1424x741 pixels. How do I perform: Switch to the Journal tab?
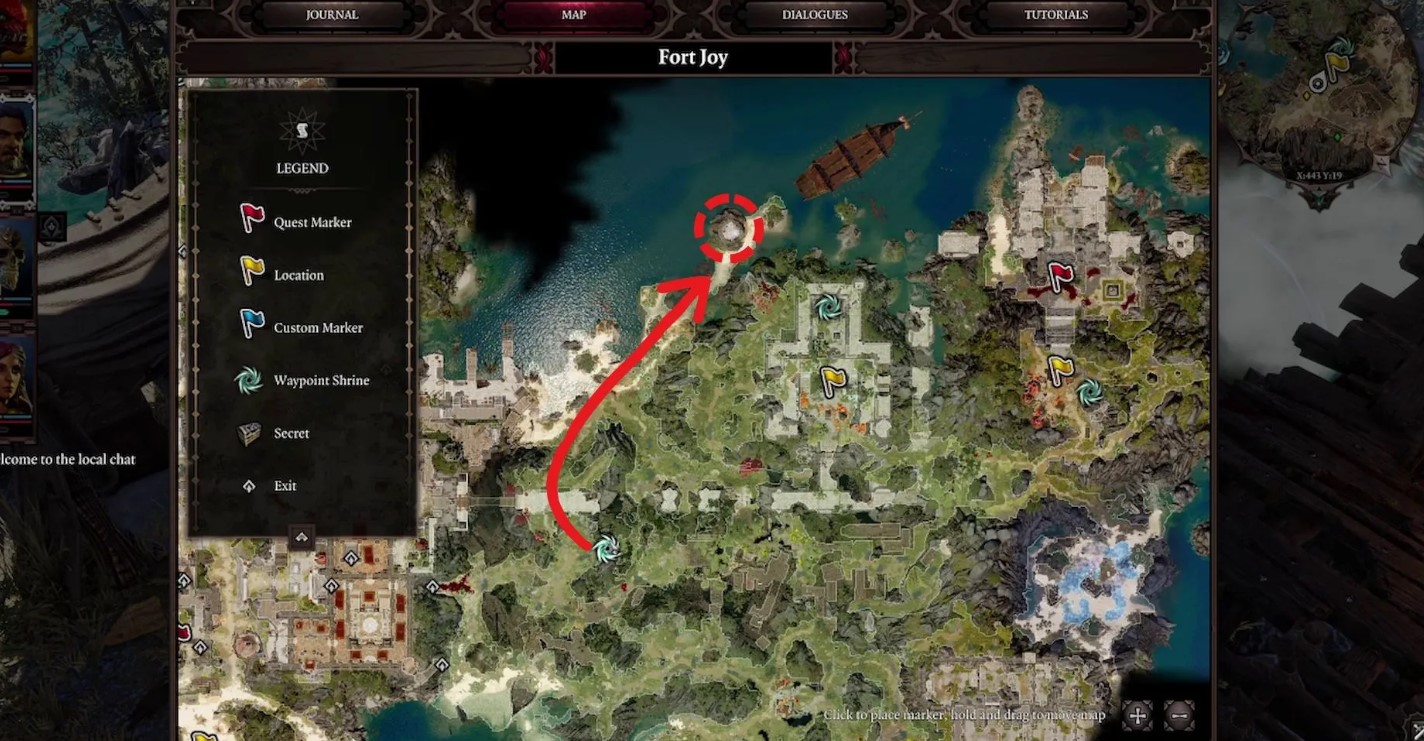[x=332, y=15]
